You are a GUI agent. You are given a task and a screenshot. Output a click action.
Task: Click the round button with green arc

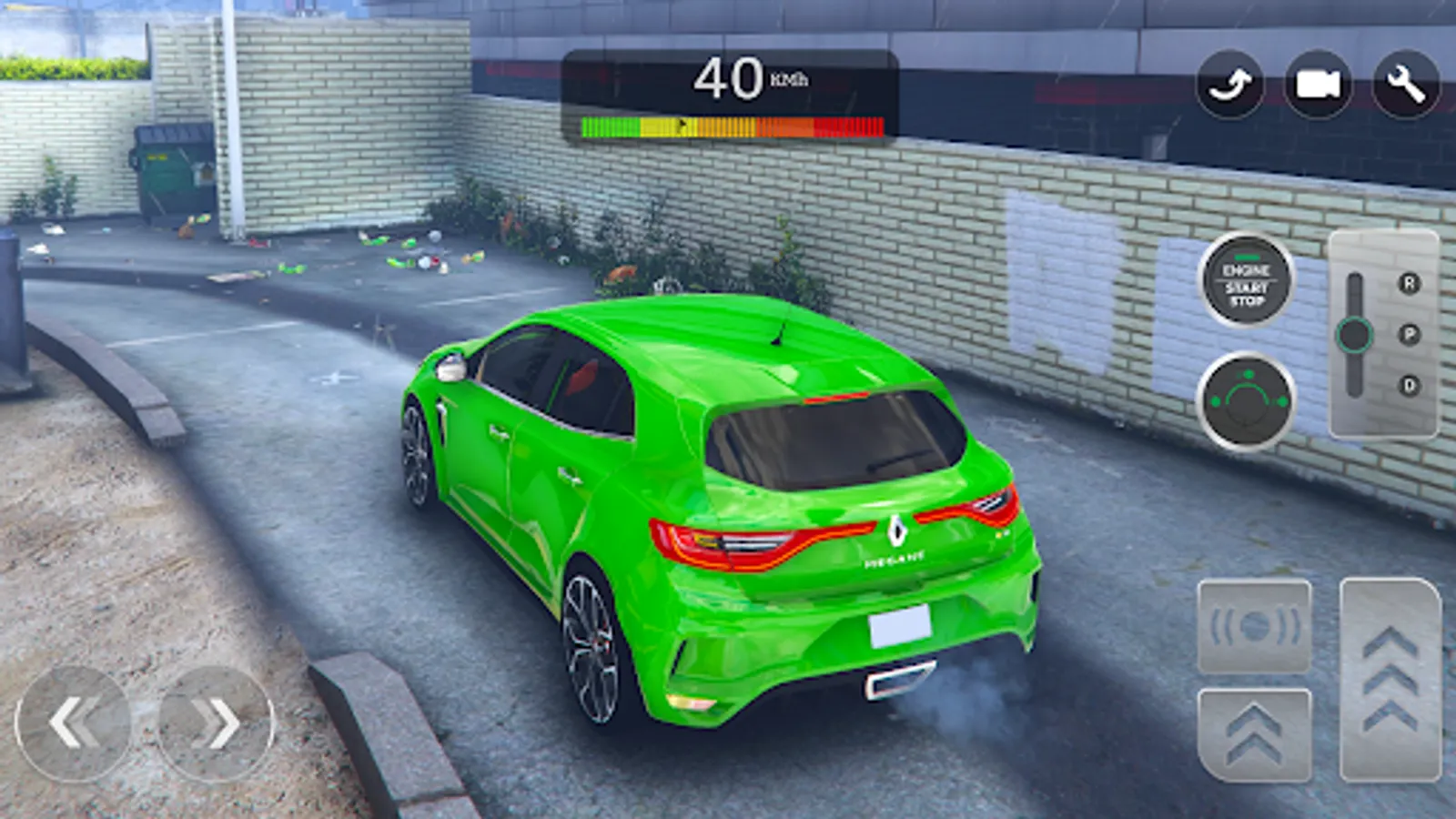point(1247,401)
